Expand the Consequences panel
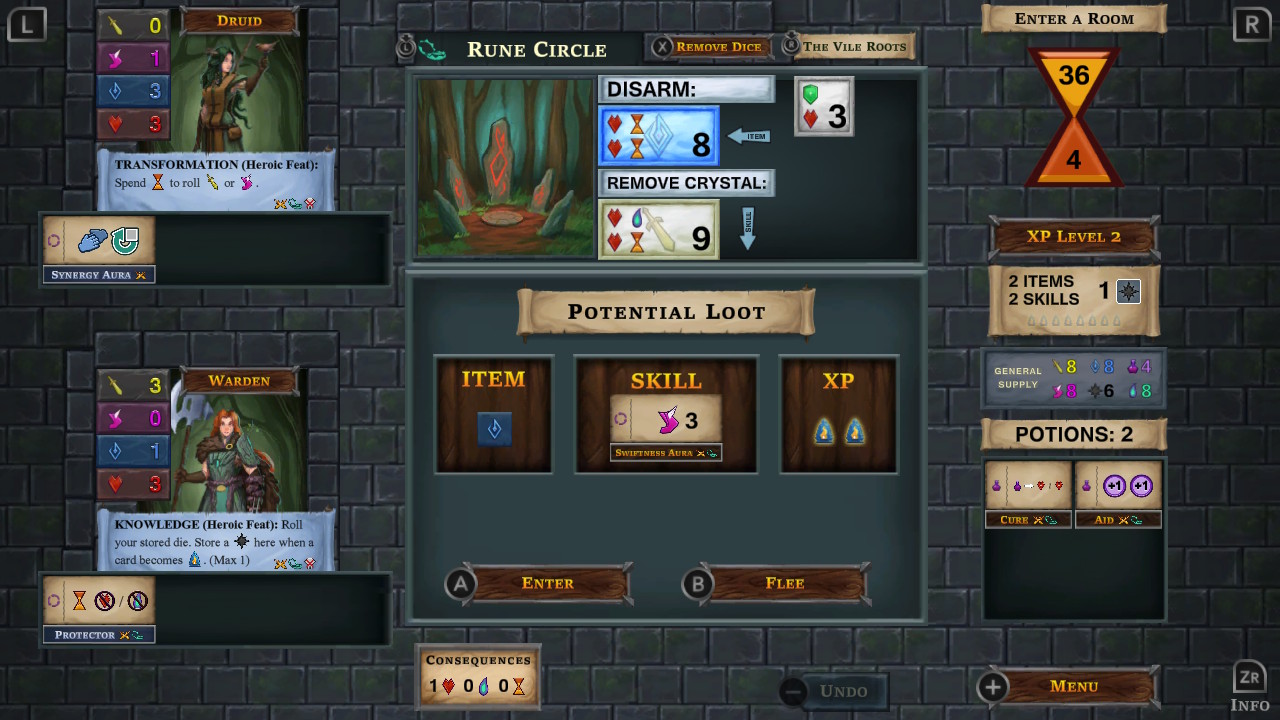The height and width of the screenshot is (720, 1280). click(x=478, y=676)
